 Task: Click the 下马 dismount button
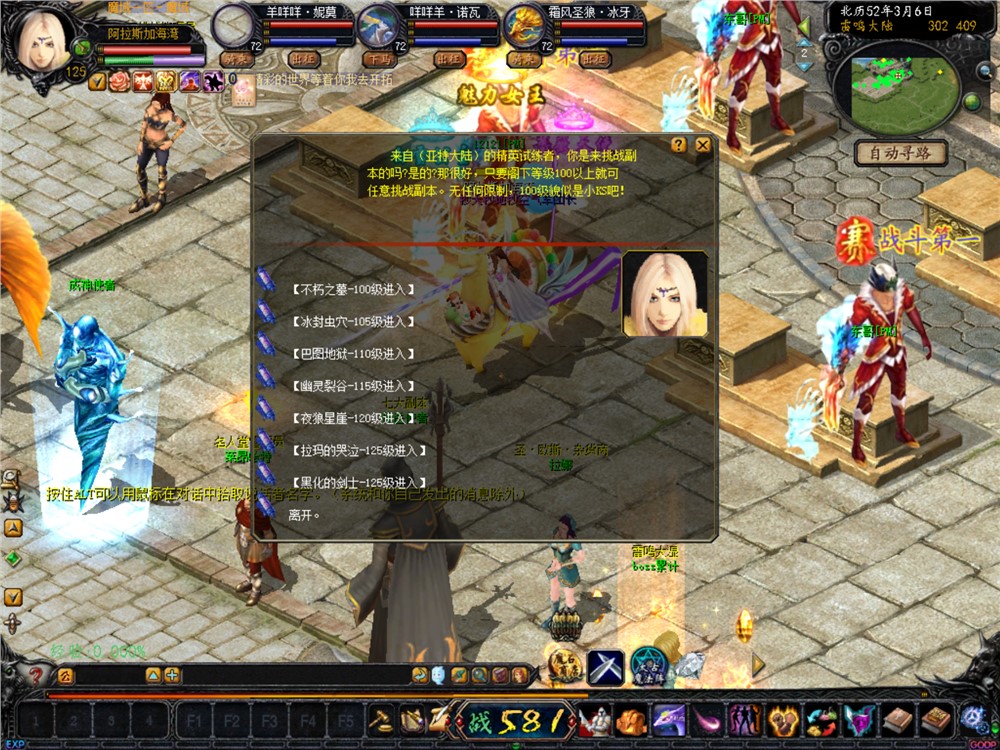click(x=379, y=59)
